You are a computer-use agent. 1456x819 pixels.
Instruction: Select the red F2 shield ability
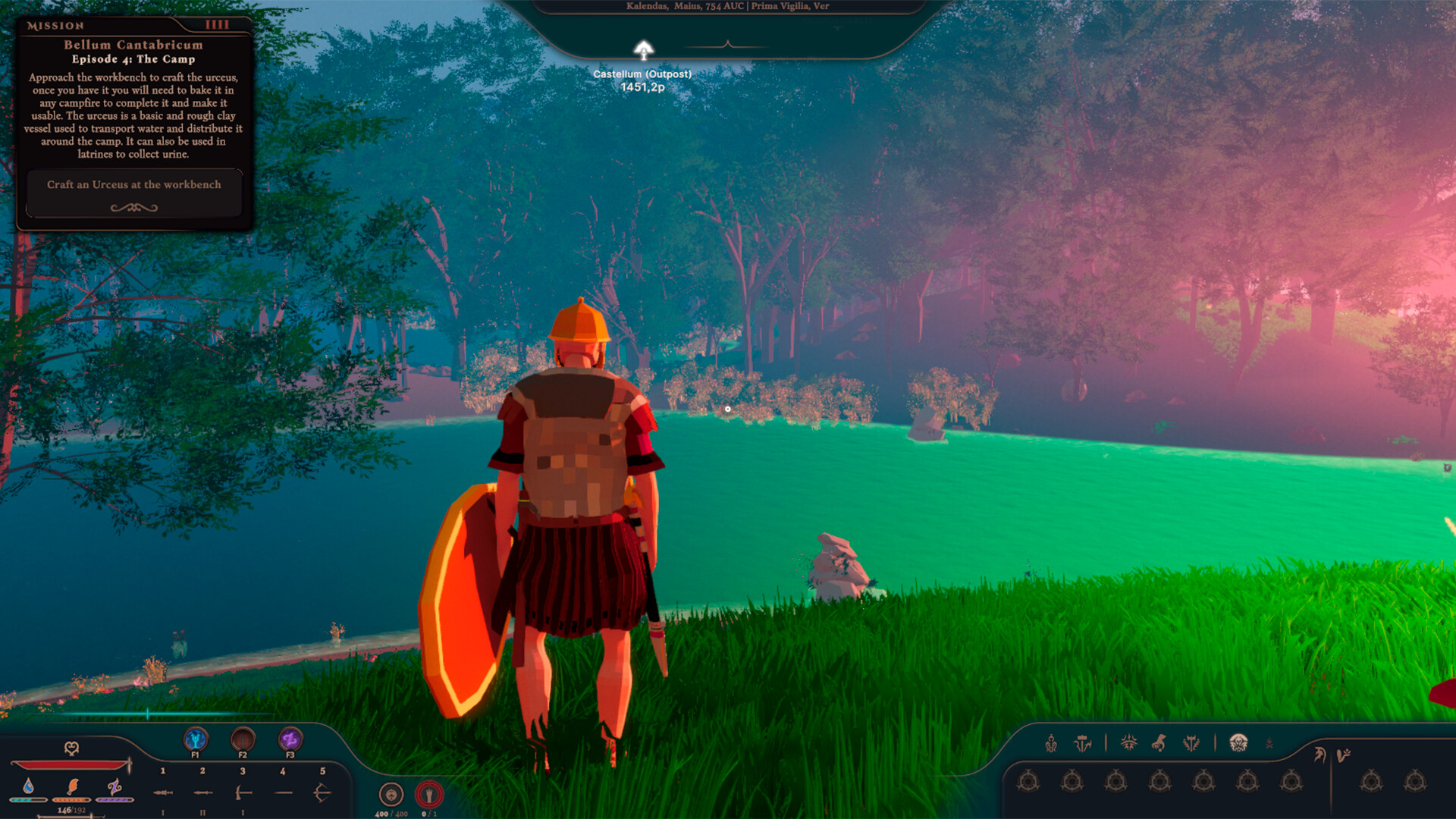pyautogui.click(x=243, y=739)
